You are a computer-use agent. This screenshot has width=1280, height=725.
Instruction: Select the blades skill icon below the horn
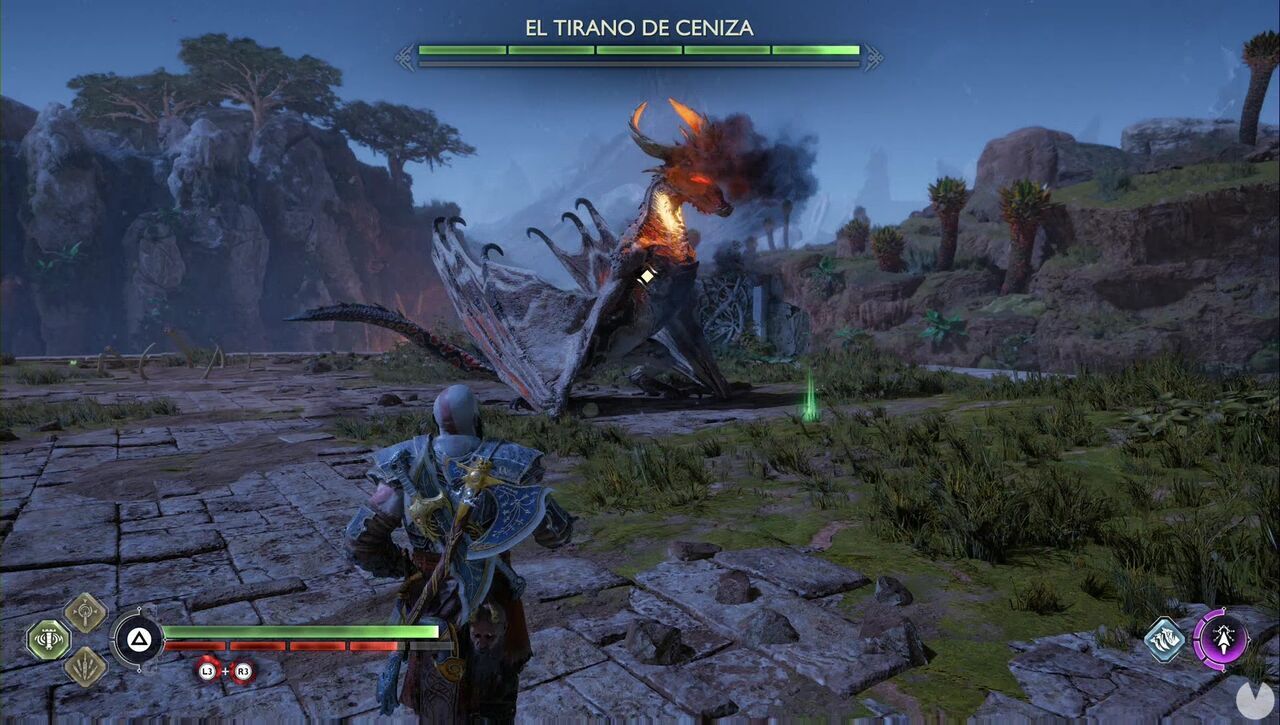point(84,666)
